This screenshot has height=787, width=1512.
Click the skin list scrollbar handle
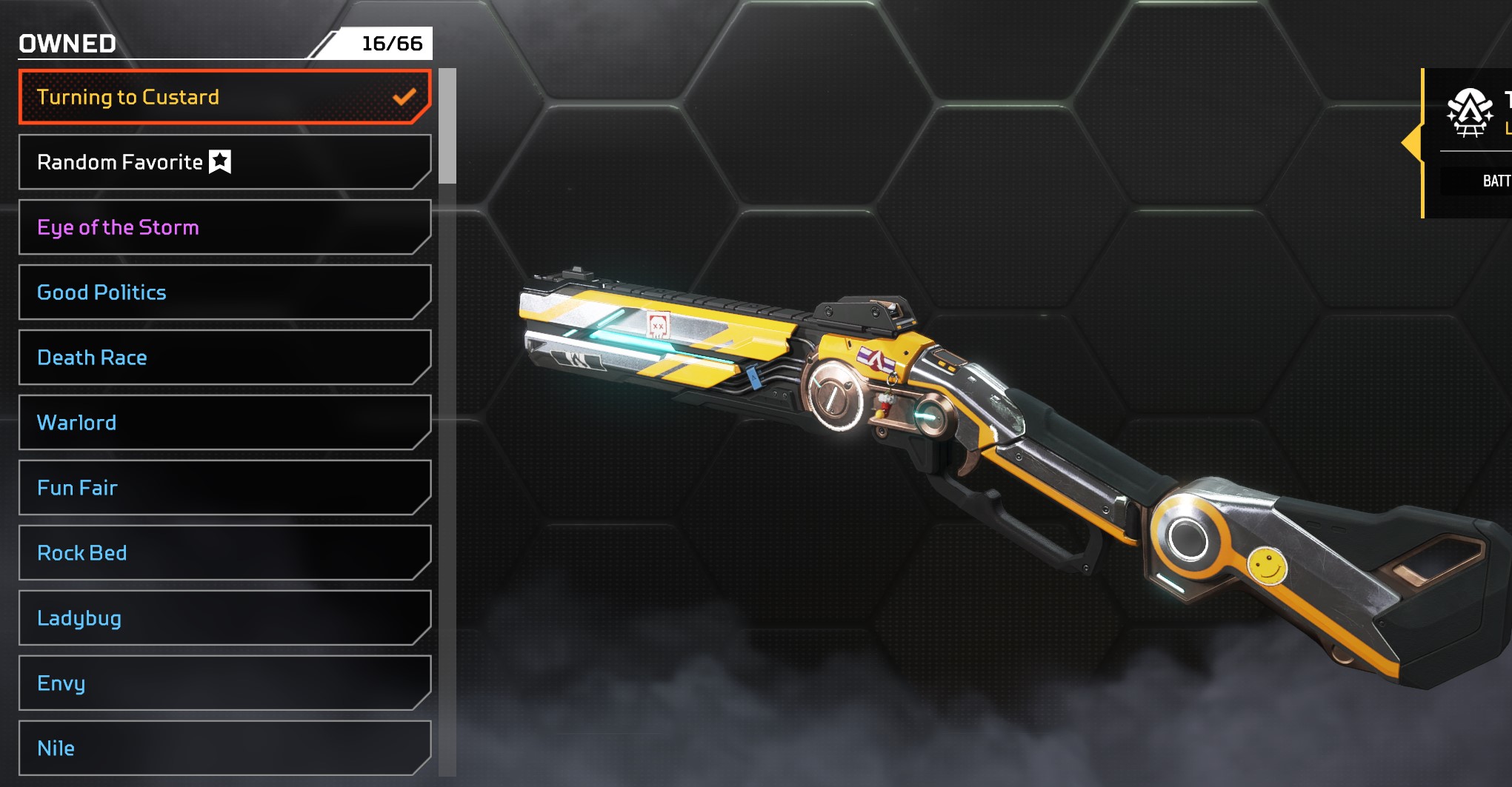(x=447, y=126)
